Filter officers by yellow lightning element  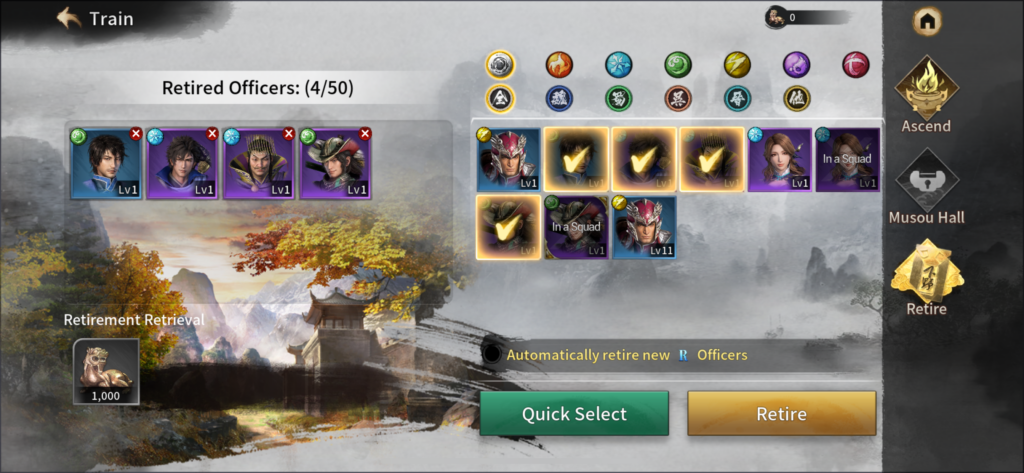(x=737, y=65)
